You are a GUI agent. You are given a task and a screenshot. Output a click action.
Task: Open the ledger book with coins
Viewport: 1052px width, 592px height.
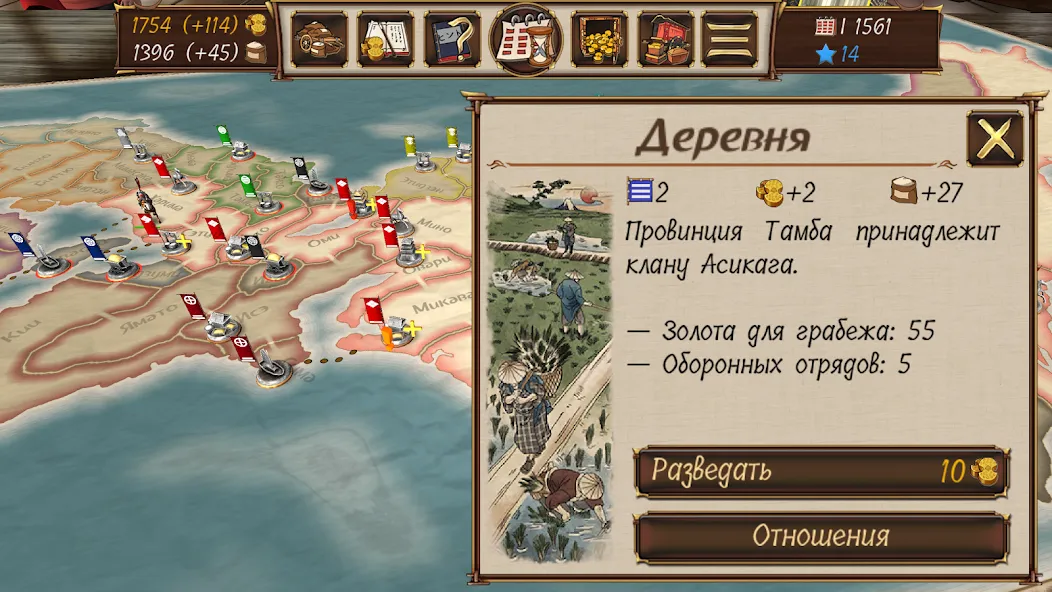tap(385, 40)
